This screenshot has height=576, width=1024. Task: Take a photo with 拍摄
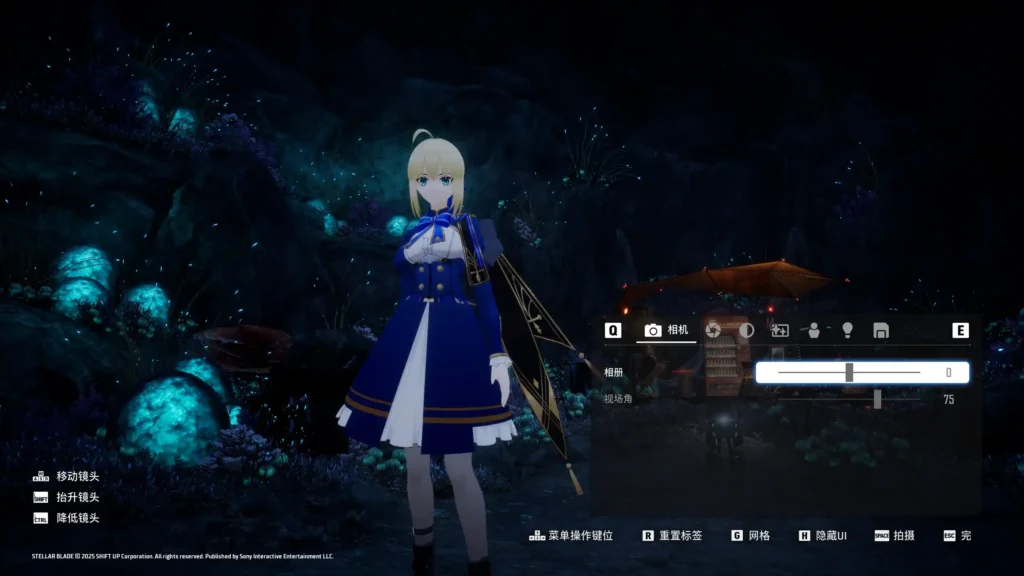tap(894, 536)
